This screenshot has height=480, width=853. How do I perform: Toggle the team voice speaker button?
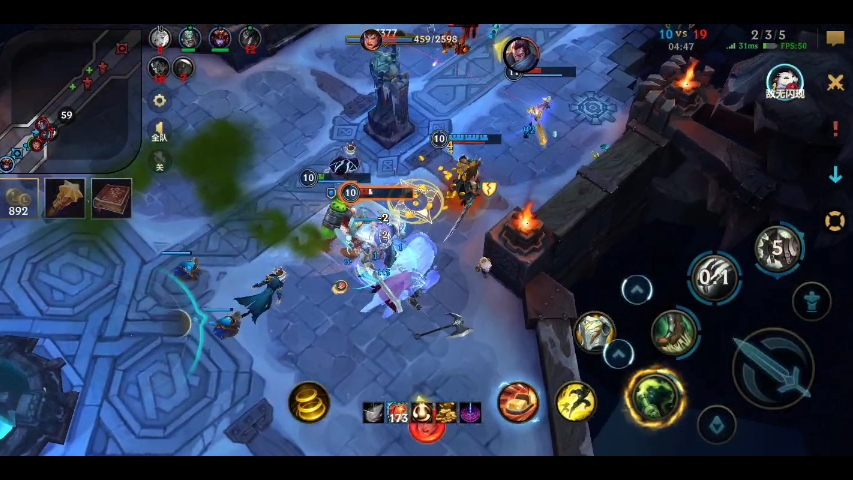(159, 132)
